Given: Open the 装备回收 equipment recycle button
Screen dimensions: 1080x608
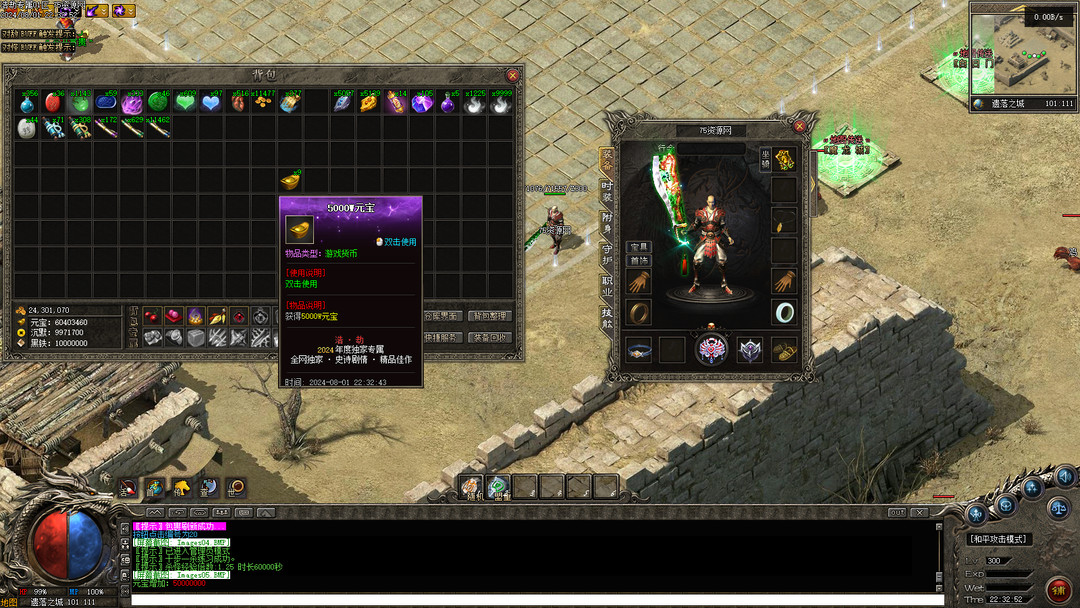Looking at the screenshot, I should [x=491, y=338].
